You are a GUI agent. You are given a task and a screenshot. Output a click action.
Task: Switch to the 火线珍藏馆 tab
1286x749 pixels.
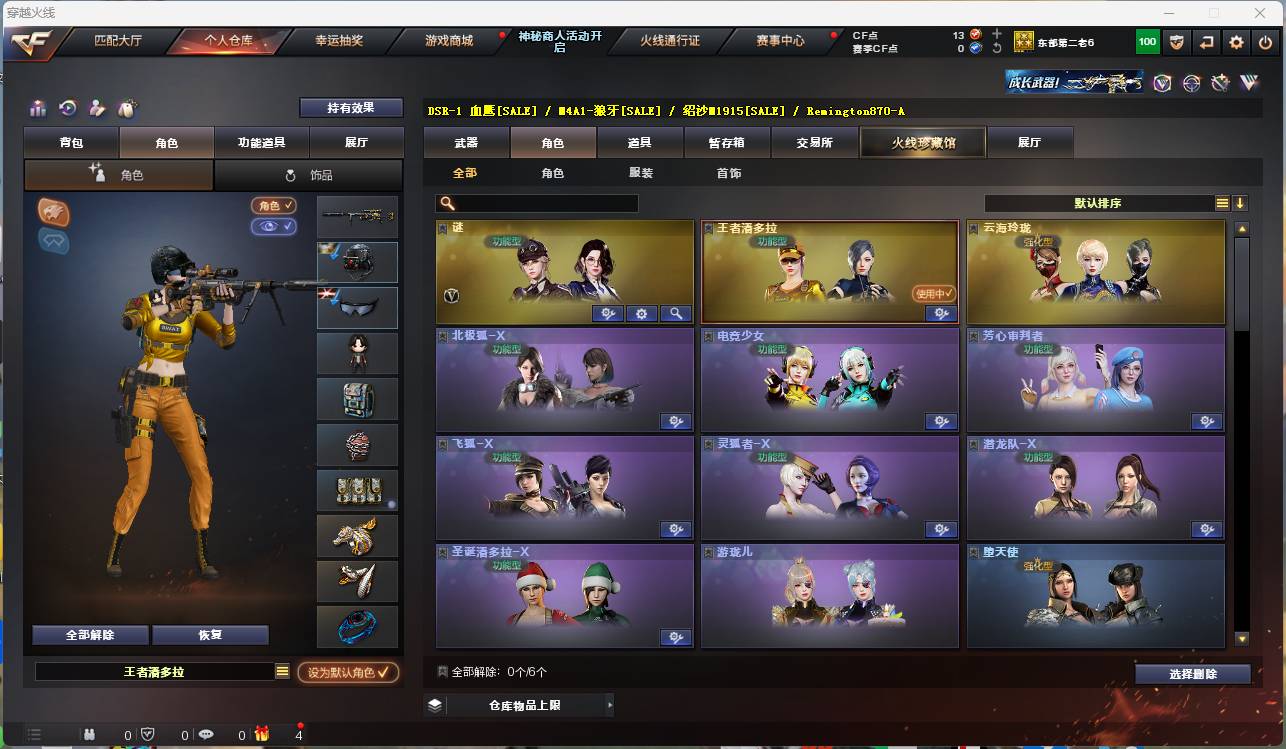[x=921, y=142]
